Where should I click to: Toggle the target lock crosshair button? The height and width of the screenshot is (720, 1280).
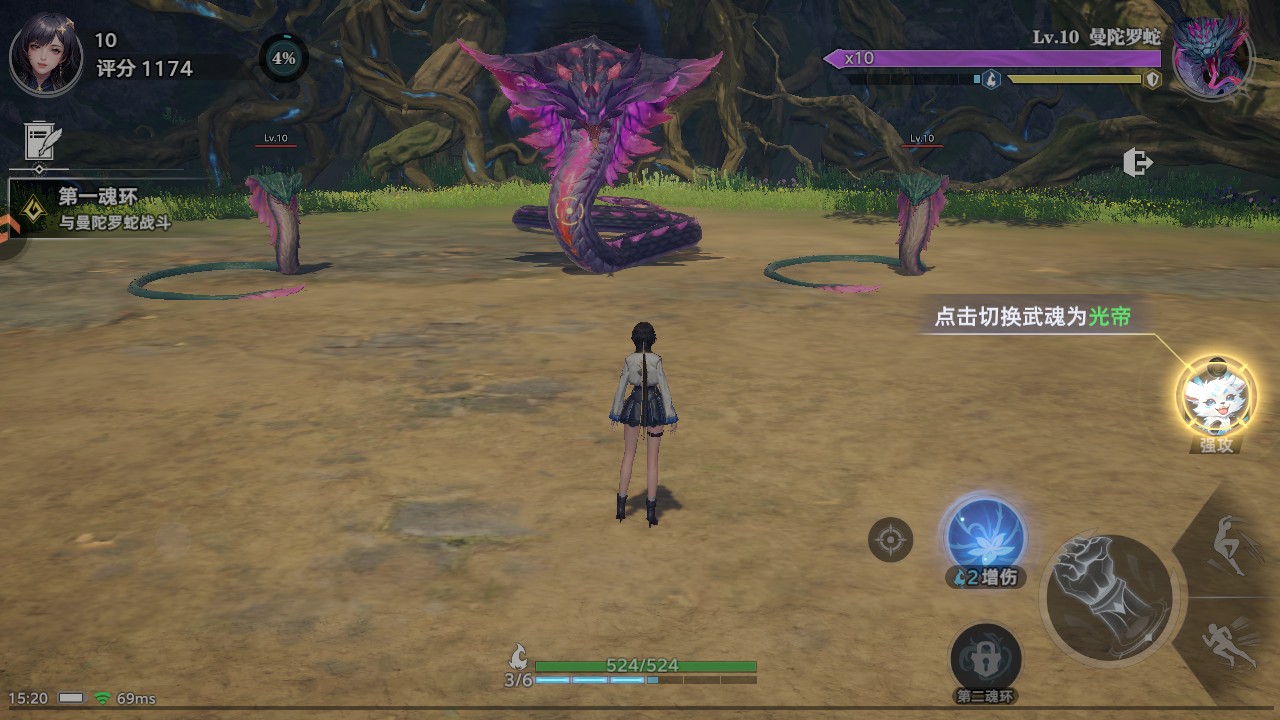coord(890,541)
